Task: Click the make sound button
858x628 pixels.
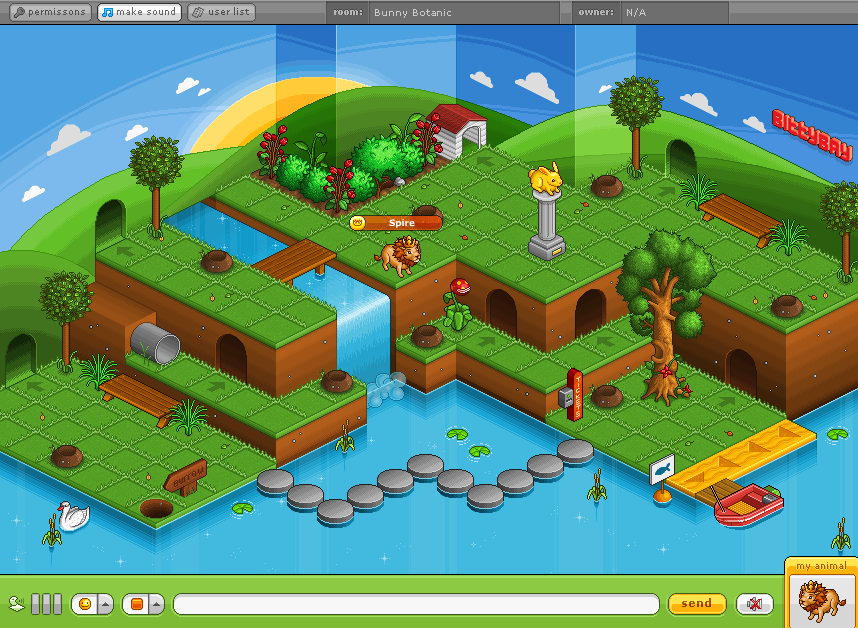Action: pos(140,12)
